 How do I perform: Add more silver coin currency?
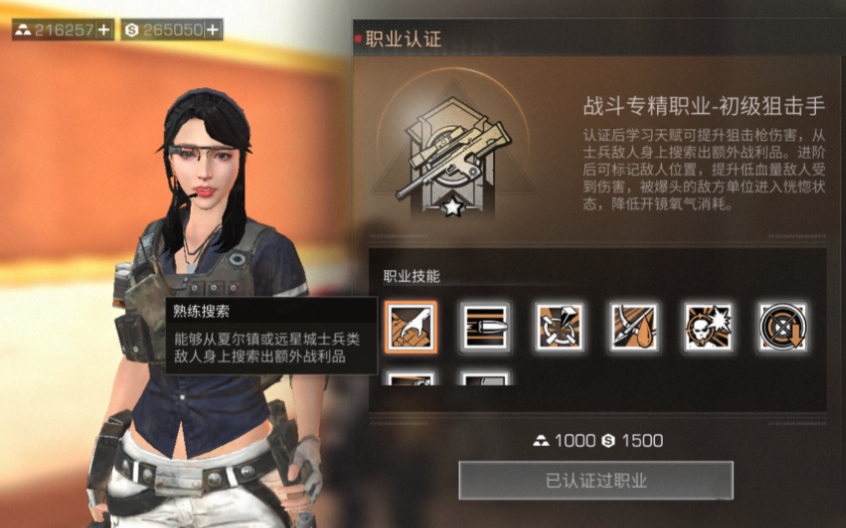[212, 30]
